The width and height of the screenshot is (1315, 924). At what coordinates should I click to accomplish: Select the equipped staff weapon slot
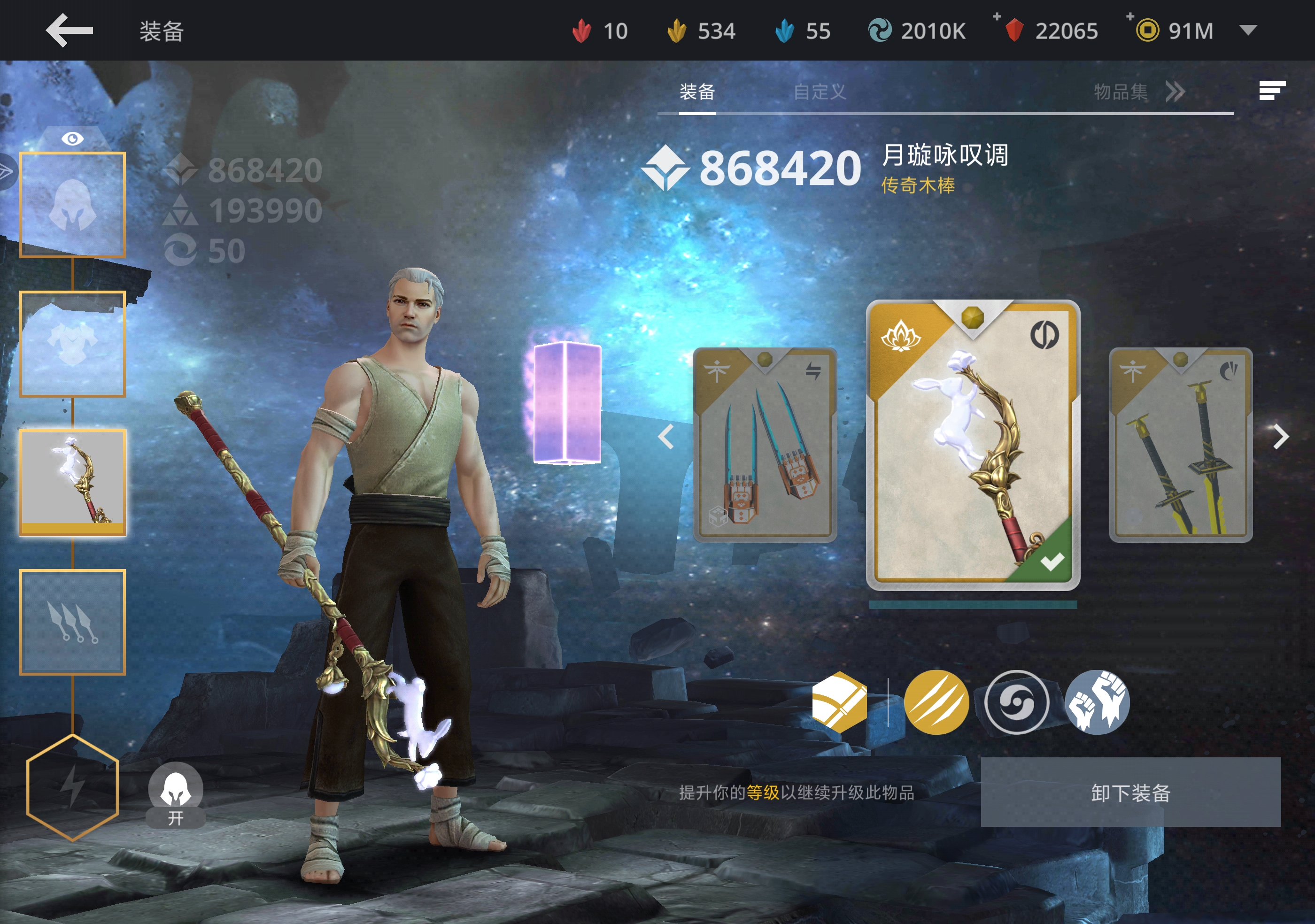[x=72, y=482]
